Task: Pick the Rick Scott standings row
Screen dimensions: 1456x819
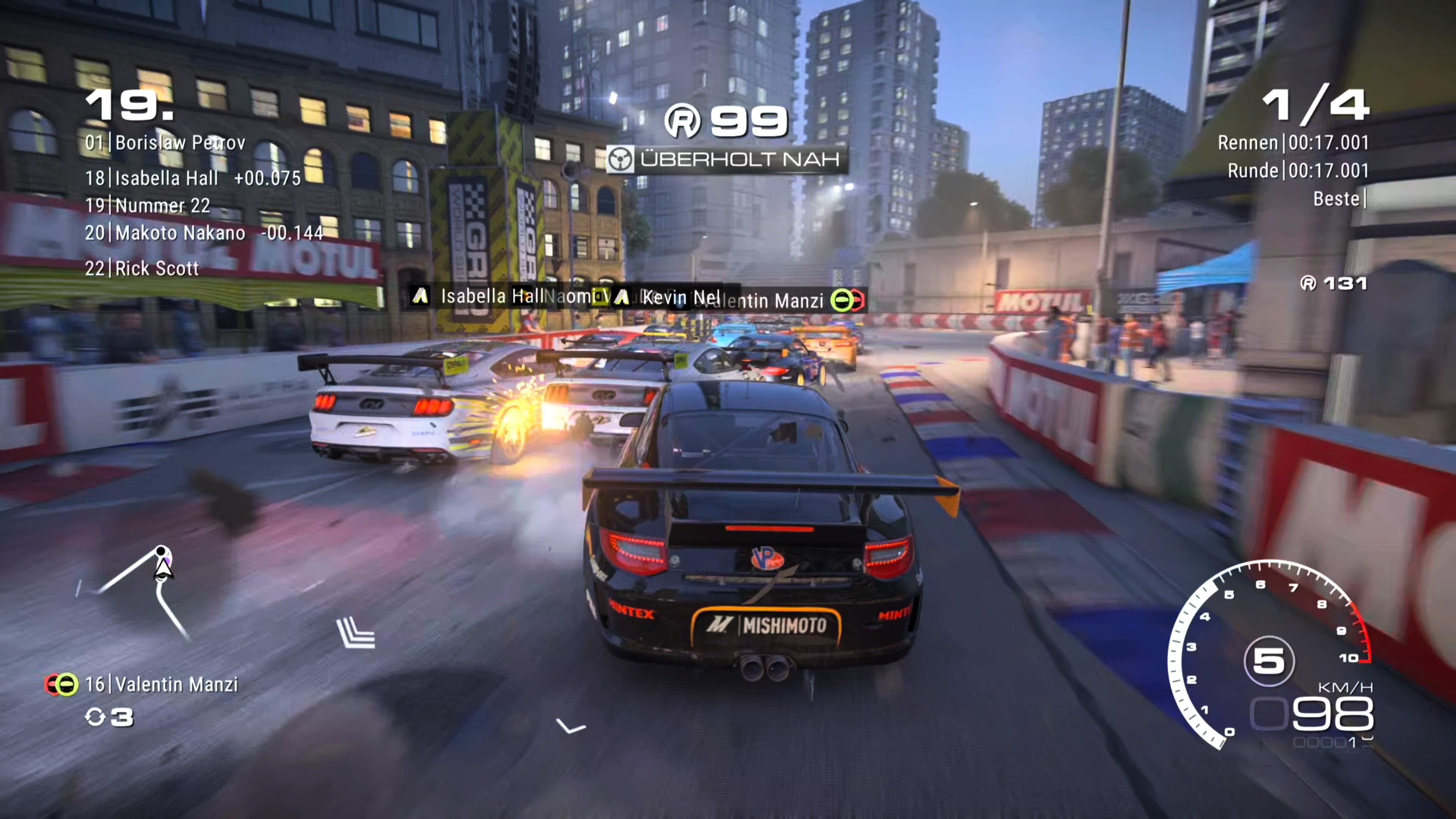Action: [x=142, y=268]
